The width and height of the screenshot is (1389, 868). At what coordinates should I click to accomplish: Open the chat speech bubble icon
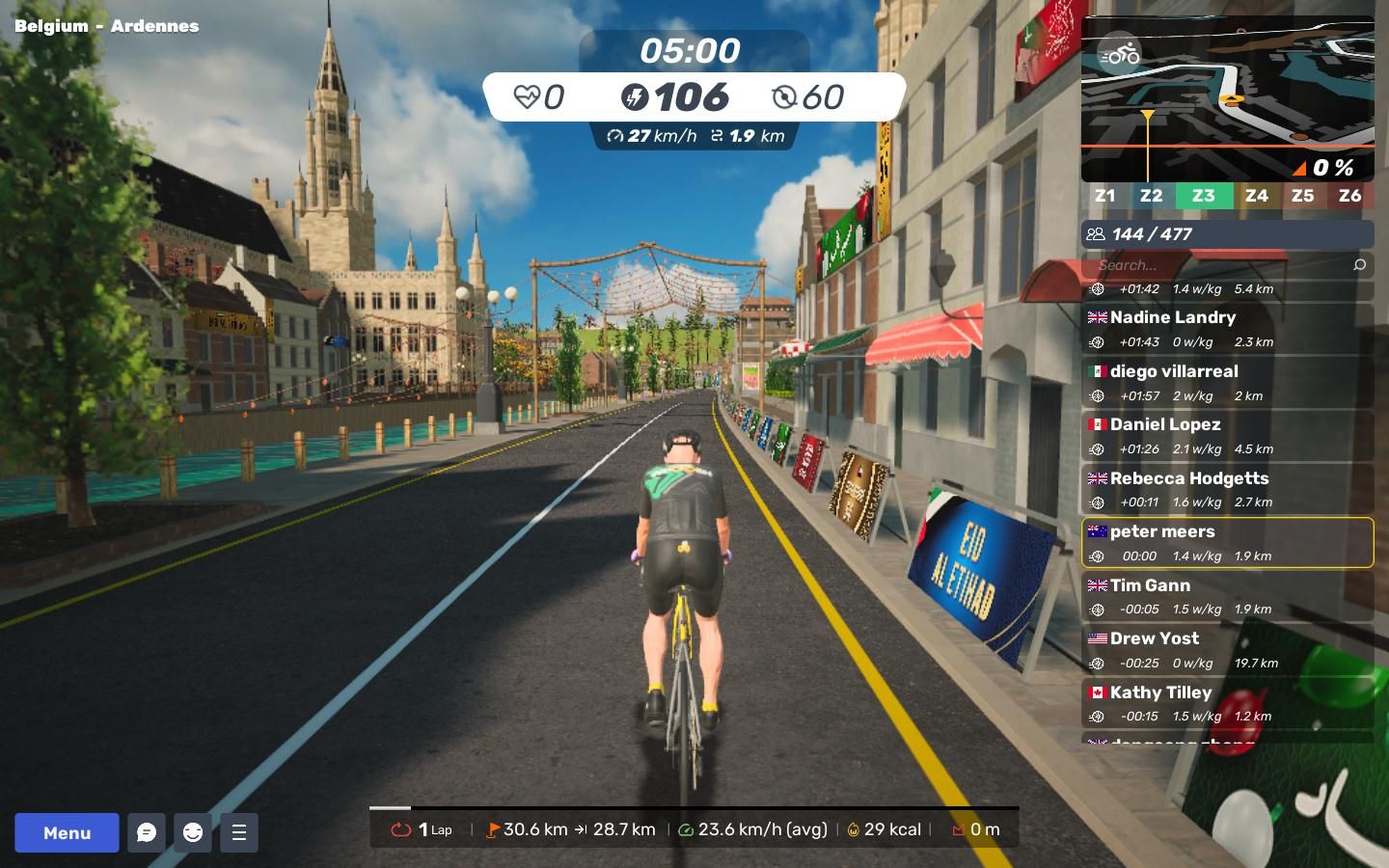(x=147, y=832)
